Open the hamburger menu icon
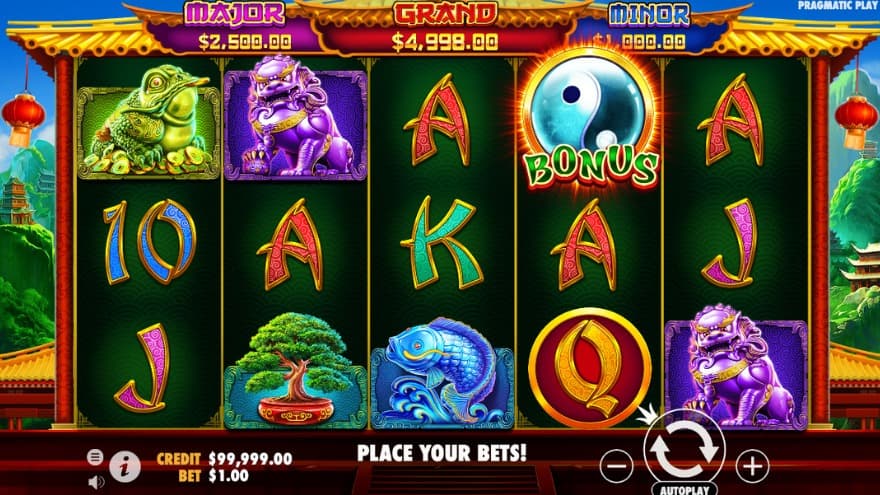880x495 pixels. (x=95, y=456)
